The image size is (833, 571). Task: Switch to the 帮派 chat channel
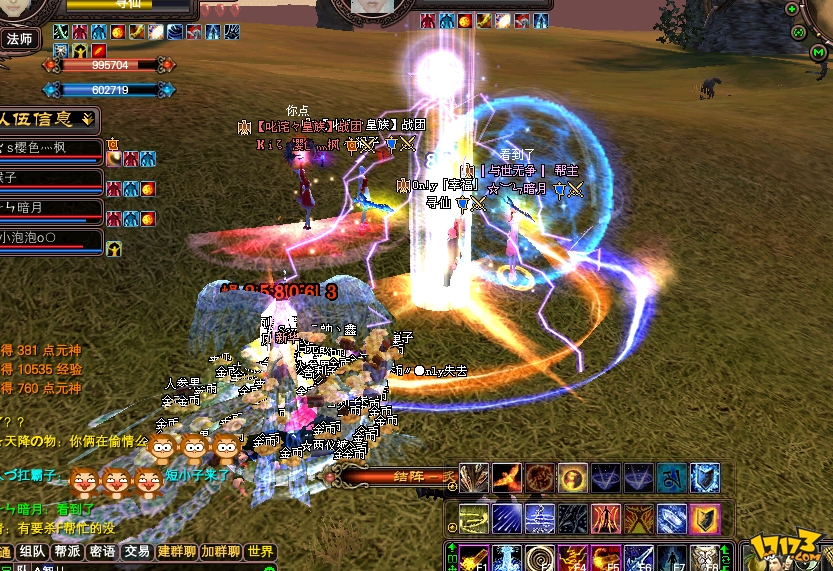(66, 551)
